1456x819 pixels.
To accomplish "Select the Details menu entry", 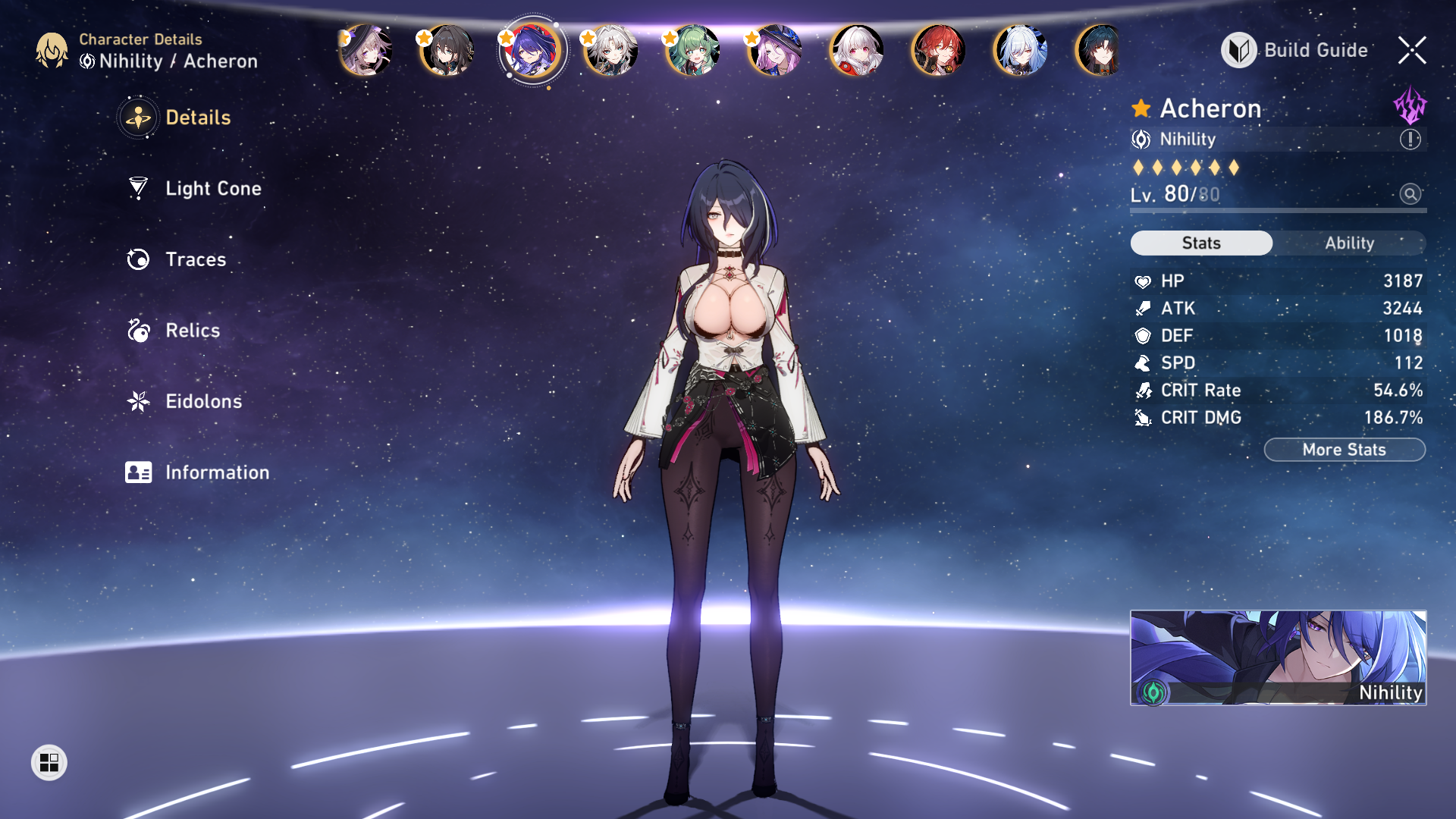I will point(197,118).
